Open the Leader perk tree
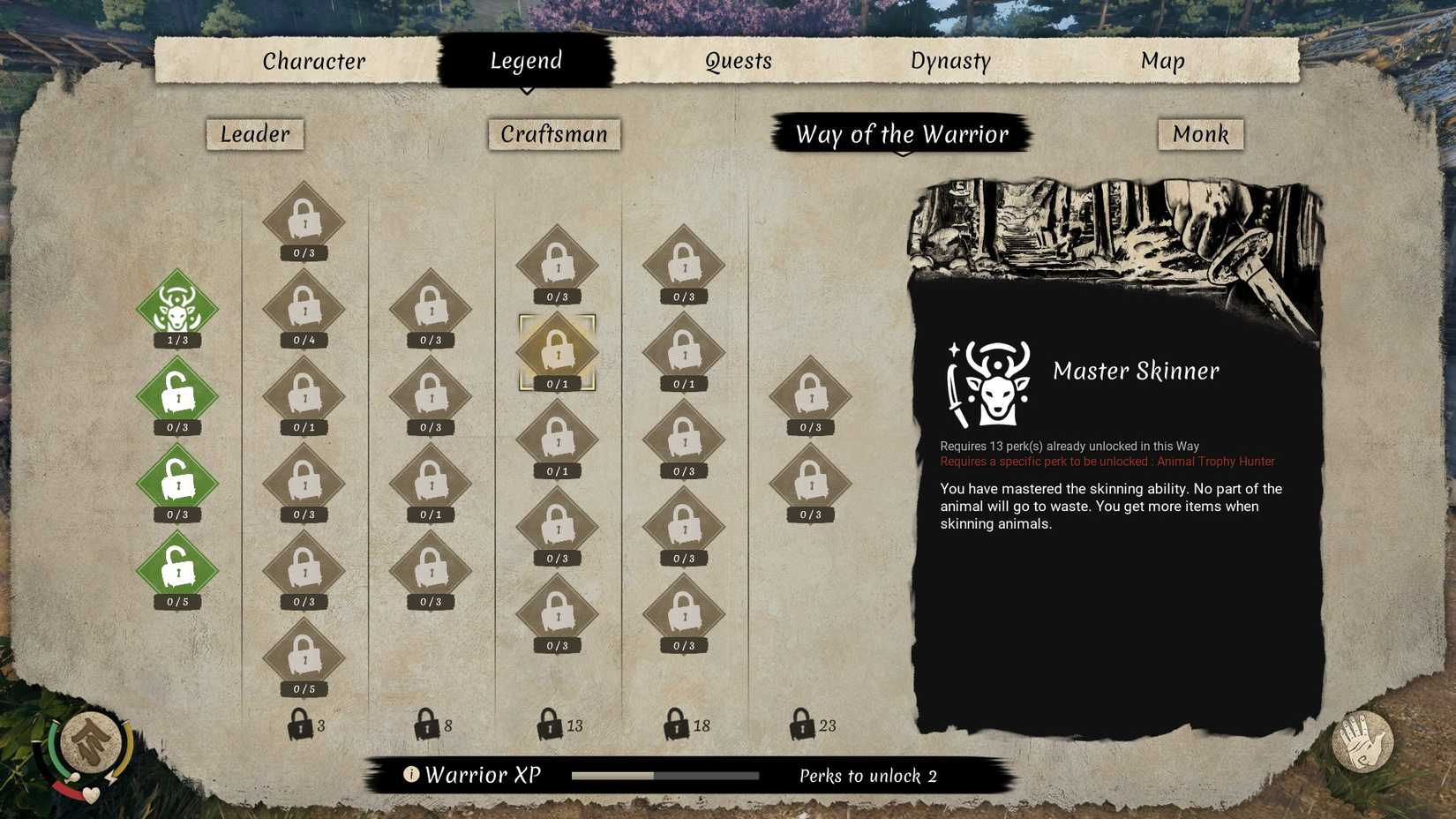The image size is (1456, 819). pos(254,134)
